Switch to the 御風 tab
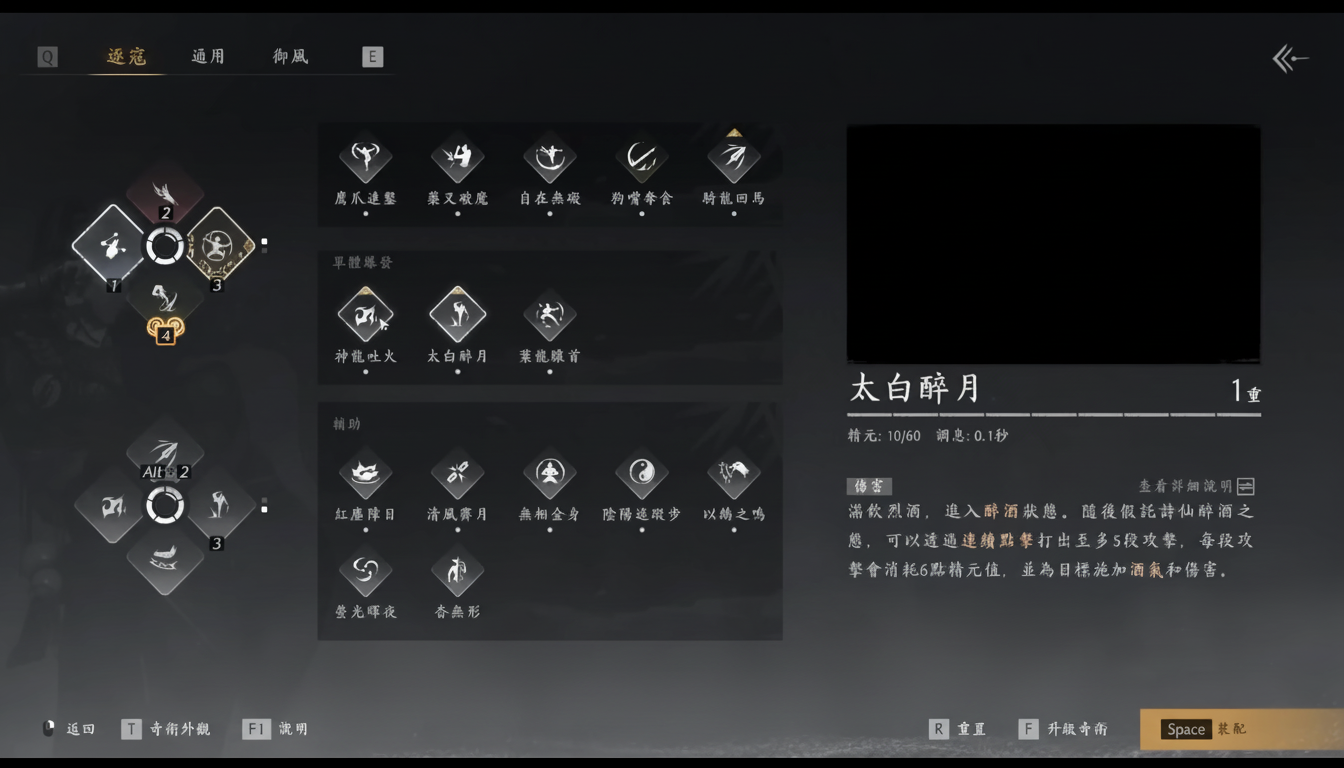Image resolution: width=1344 pixels, height=768 pixels. [288, 57]
